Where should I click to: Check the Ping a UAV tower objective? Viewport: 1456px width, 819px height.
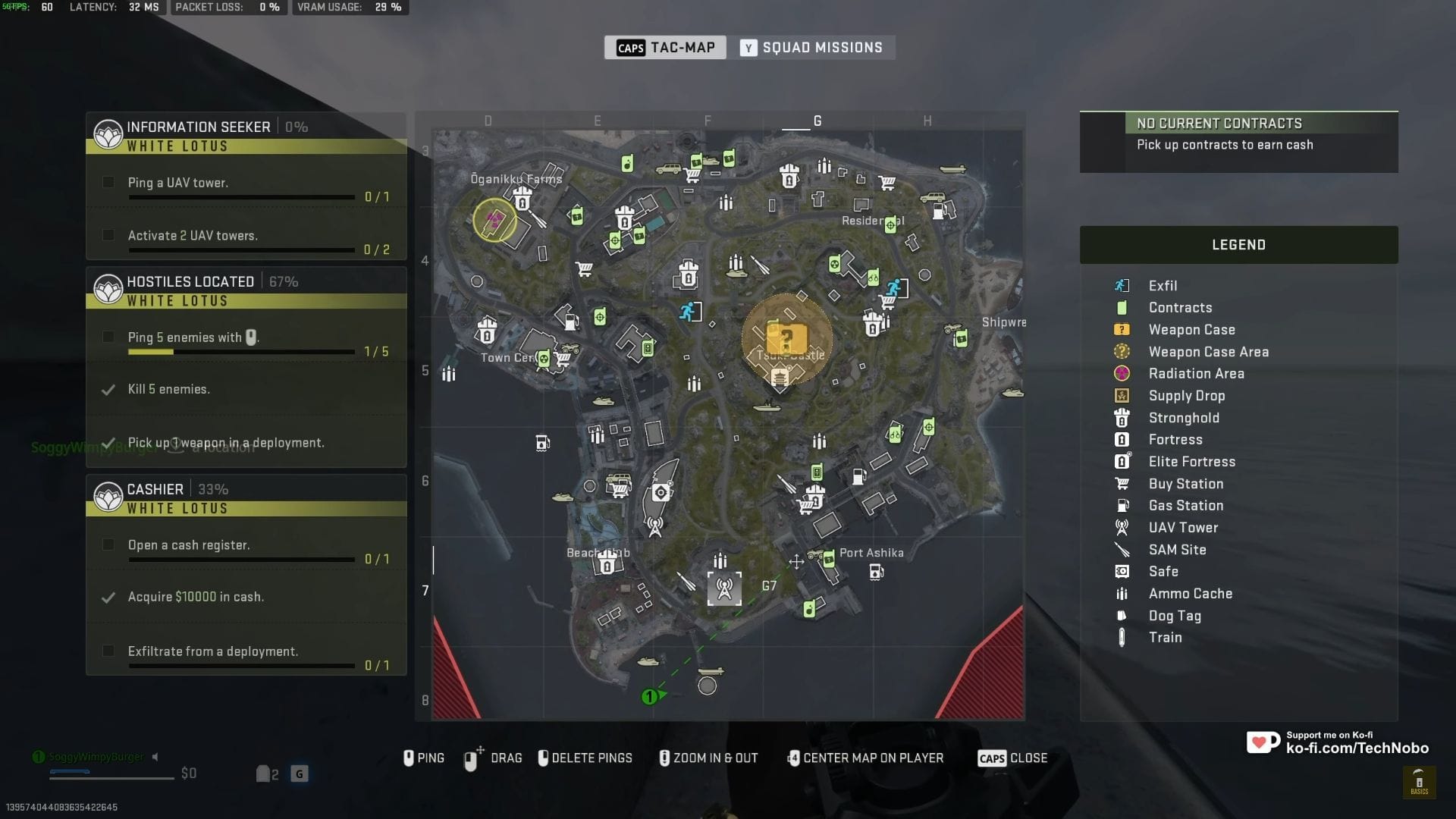coord(108,182)
